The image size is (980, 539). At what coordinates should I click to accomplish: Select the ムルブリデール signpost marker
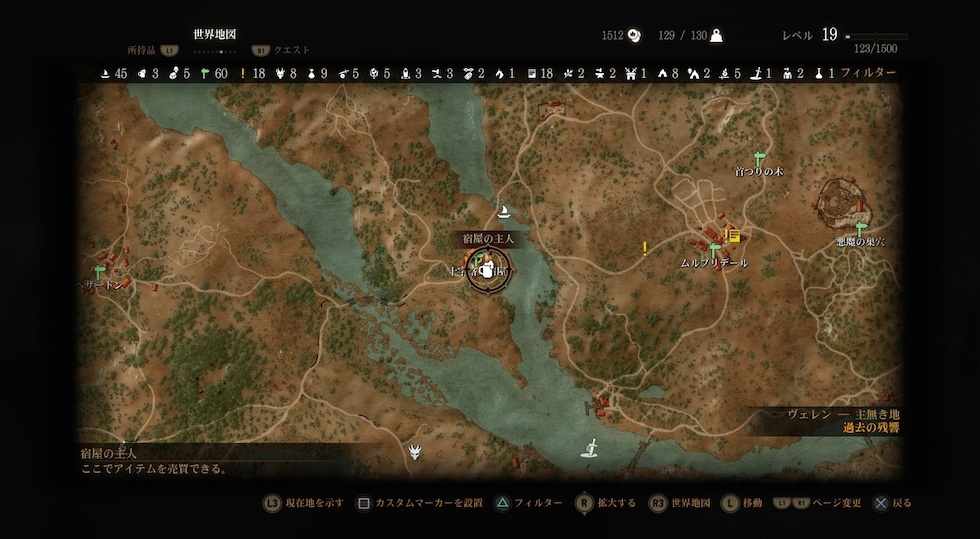[x=714, y=249]
